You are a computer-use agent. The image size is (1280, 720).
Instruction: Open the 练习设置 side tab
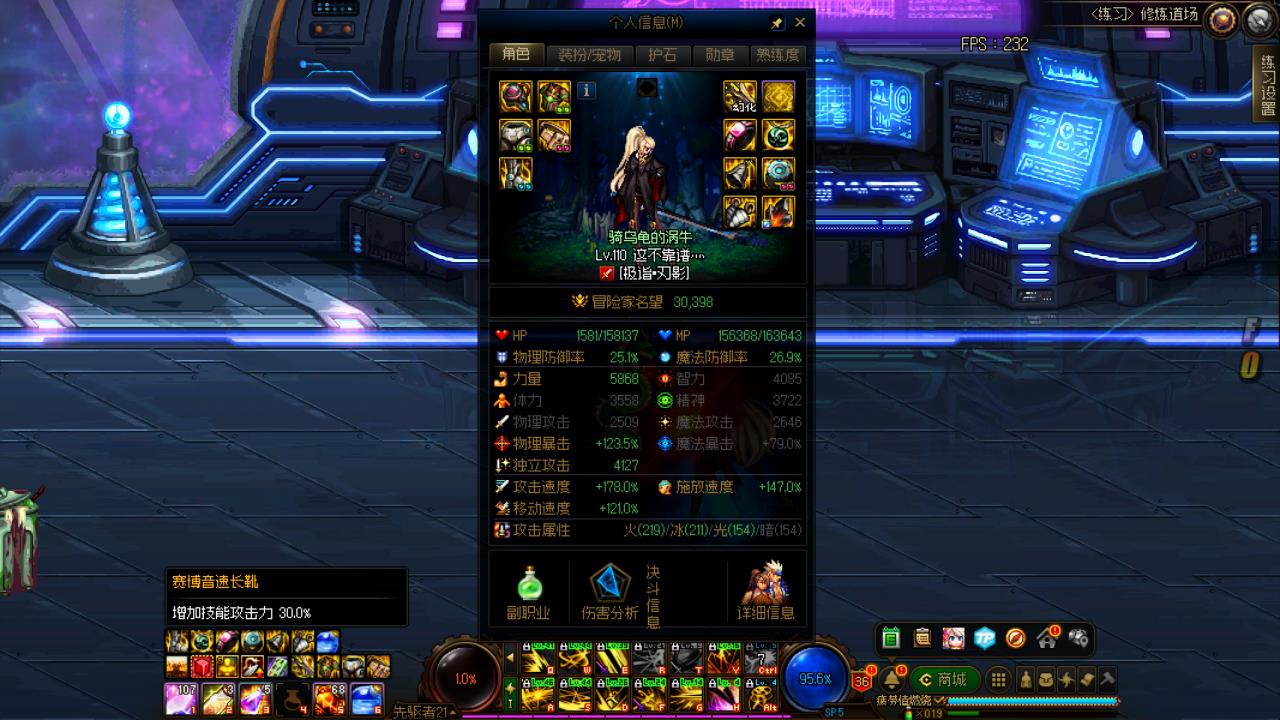click(1267, 86)
